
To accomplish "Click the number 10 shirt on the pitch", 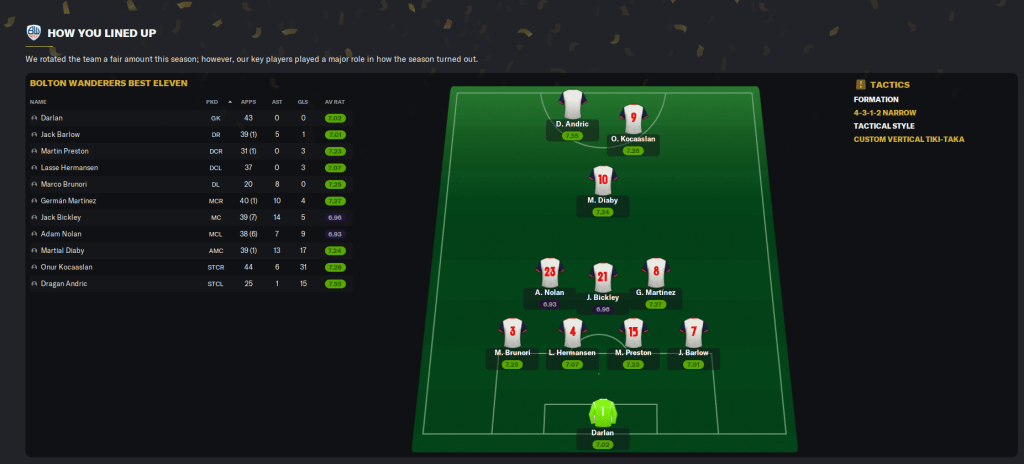I will 602,181.
